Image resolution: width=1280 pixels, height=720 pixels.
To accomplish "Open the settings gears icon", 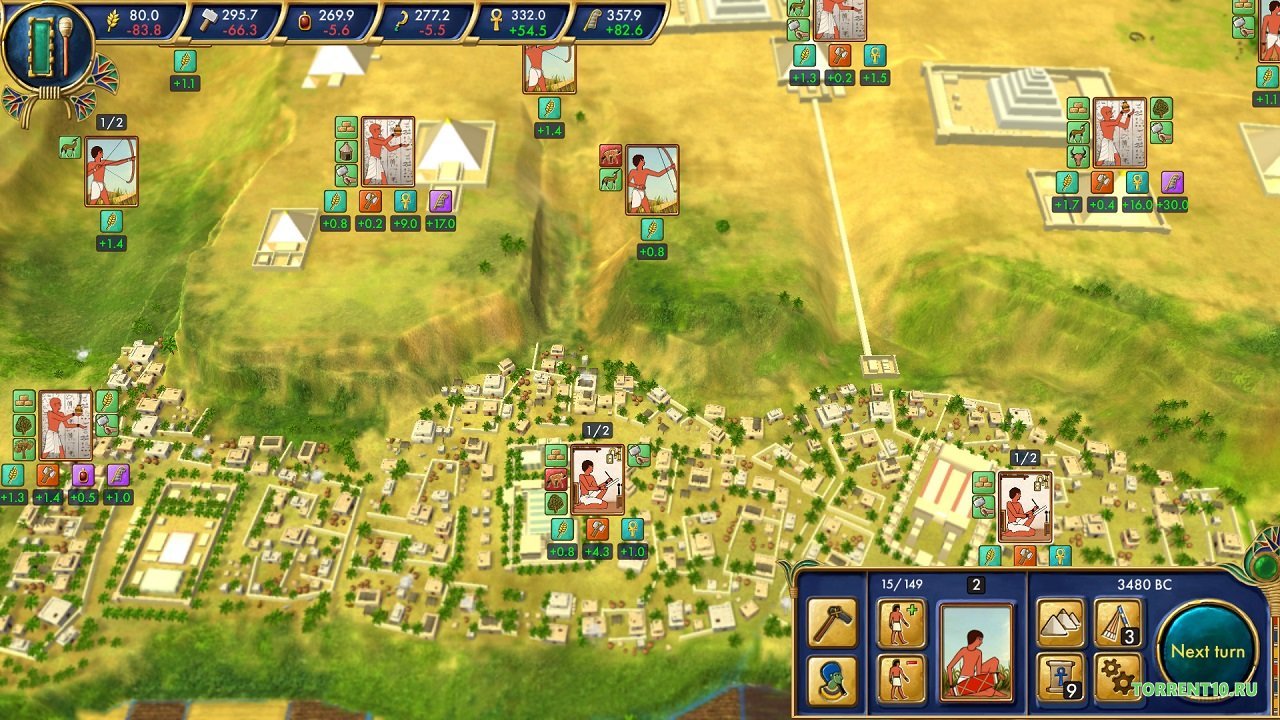I will click(x=1116, y=677).
